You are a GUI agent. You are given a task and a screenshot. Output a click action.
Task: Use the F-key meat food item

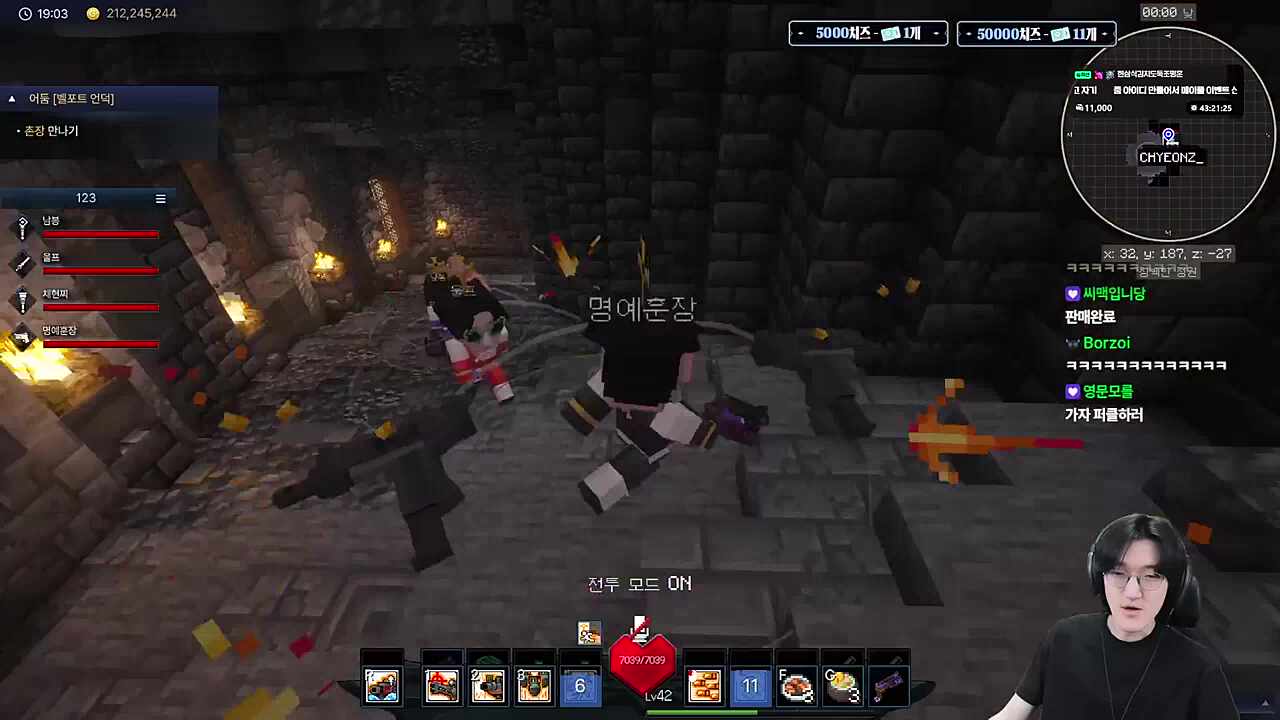click(x=796, y=686)
